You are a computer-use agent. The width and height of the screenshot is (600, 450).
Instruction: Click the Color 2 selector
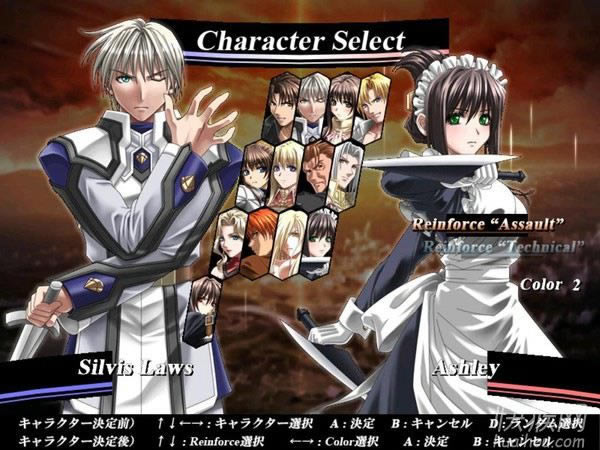coord(549,284)
